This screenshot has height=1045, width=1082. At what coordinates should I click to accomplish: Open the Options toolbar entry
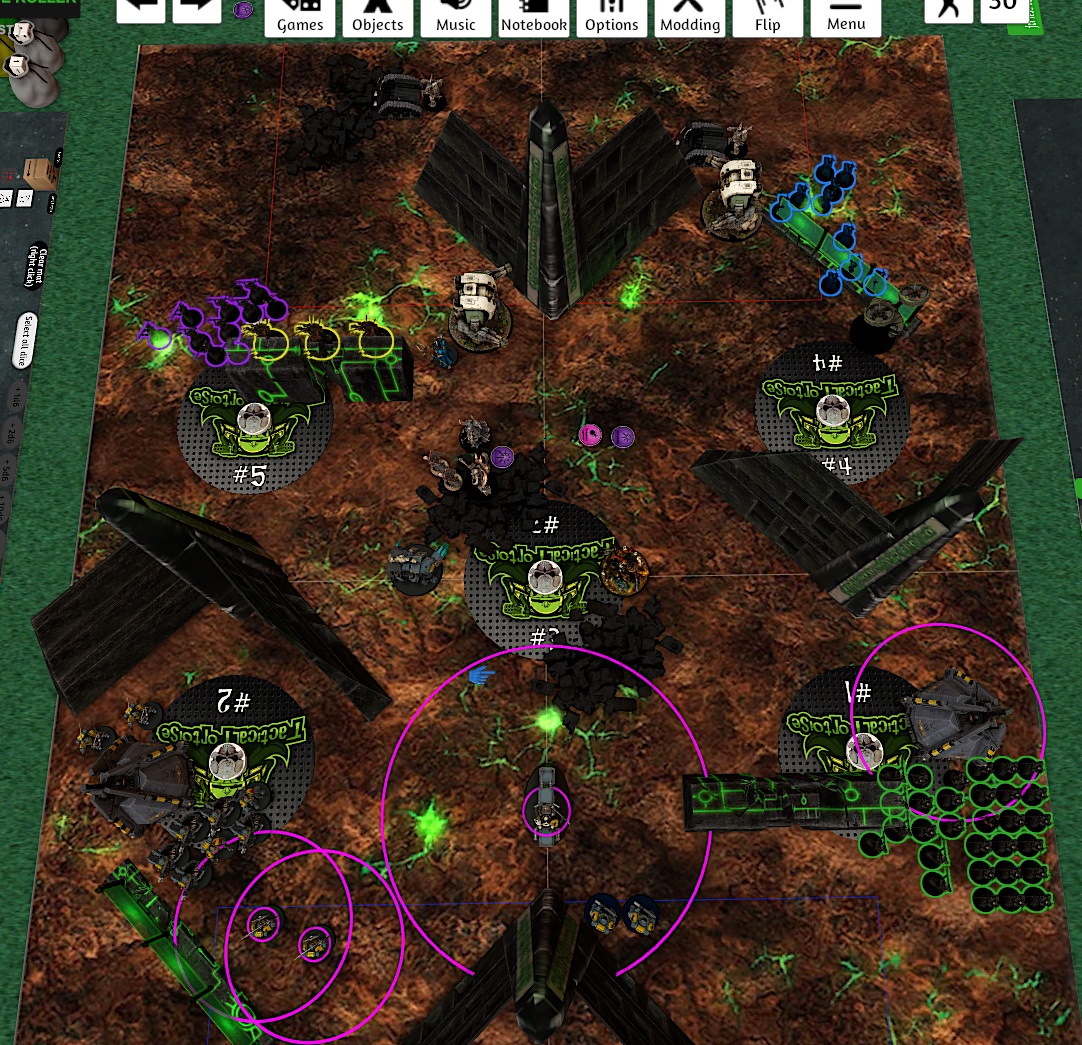(x=612, y=17)
